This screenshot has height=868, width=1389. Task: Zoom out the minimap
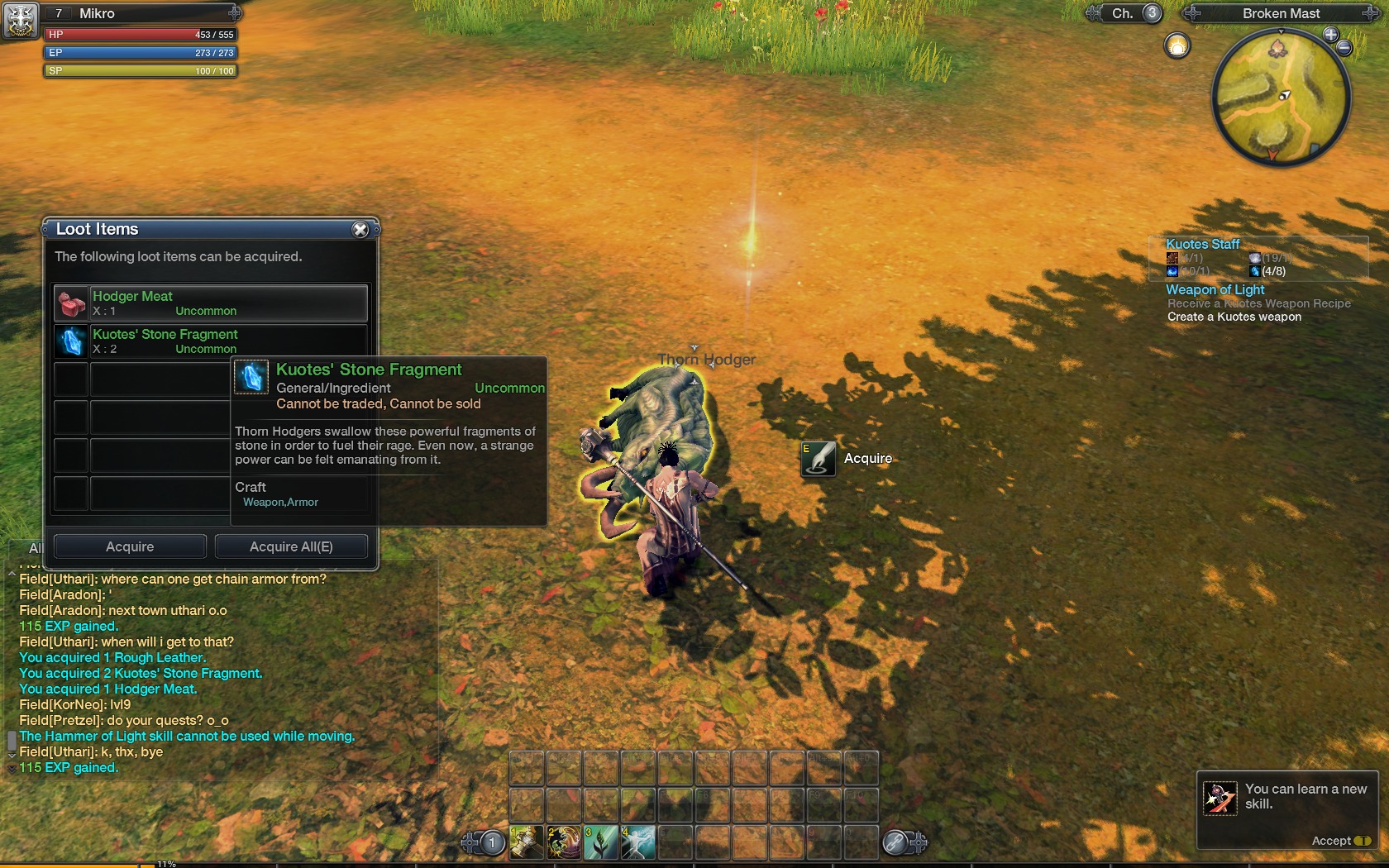[x=1345, y=48]
